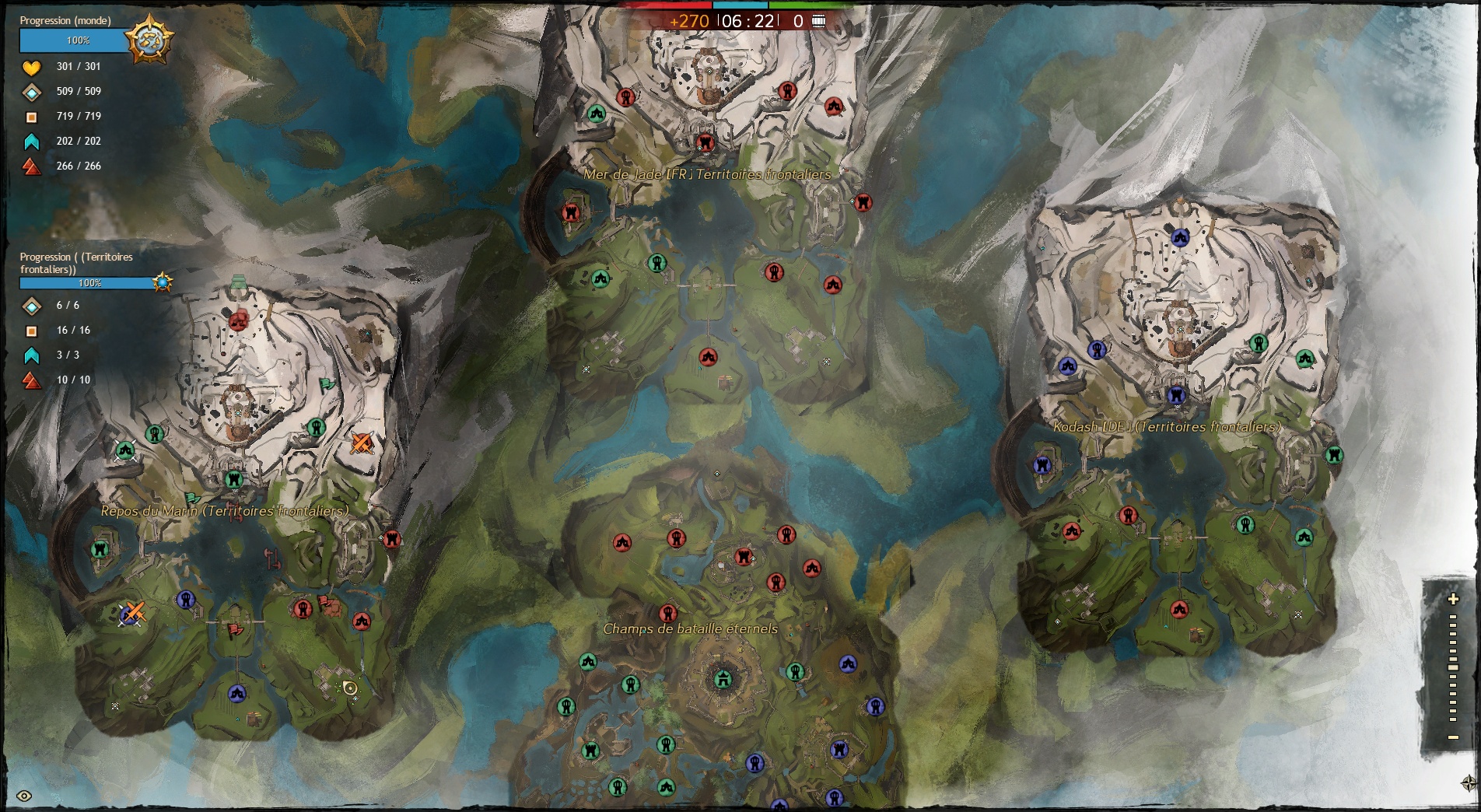Zoom in with the plus button
Image resolution: width=1481 pixels, height=812 pixels.
point(1452,599)
